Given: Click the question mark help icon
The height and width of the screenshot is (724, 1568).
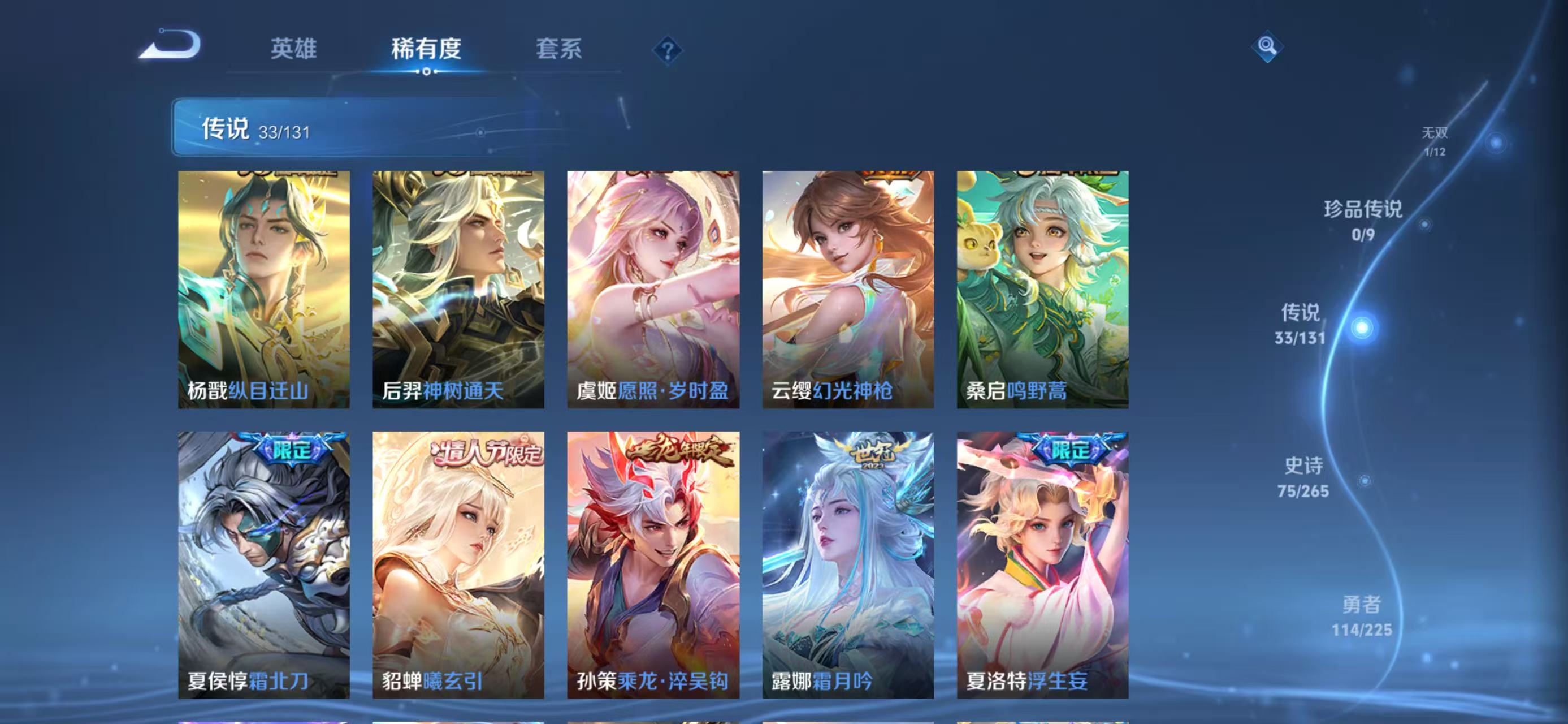Looking at the screenshot, I should tap(669, 50).
